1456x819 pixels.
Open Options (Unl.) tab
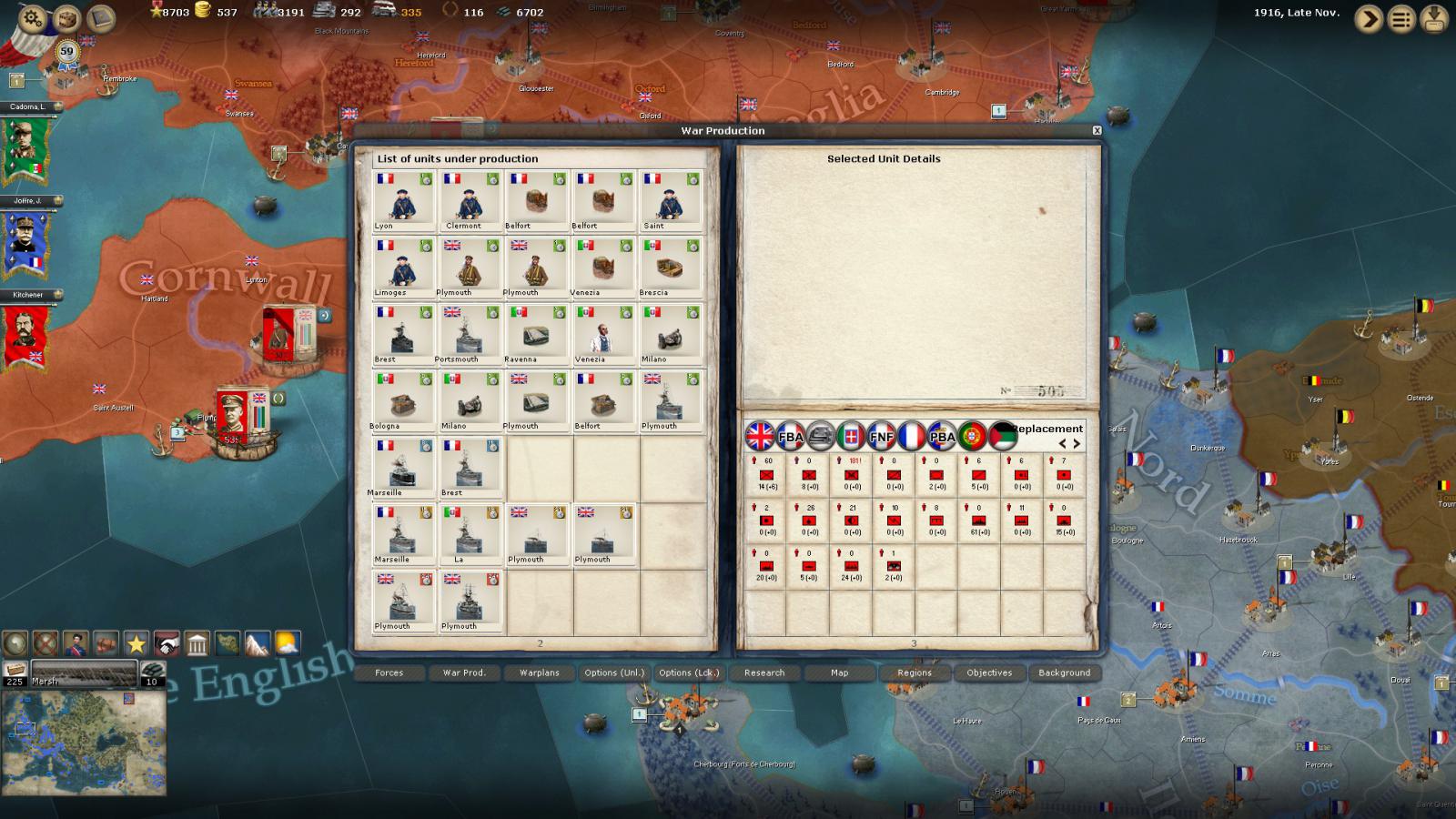[614, 672]
